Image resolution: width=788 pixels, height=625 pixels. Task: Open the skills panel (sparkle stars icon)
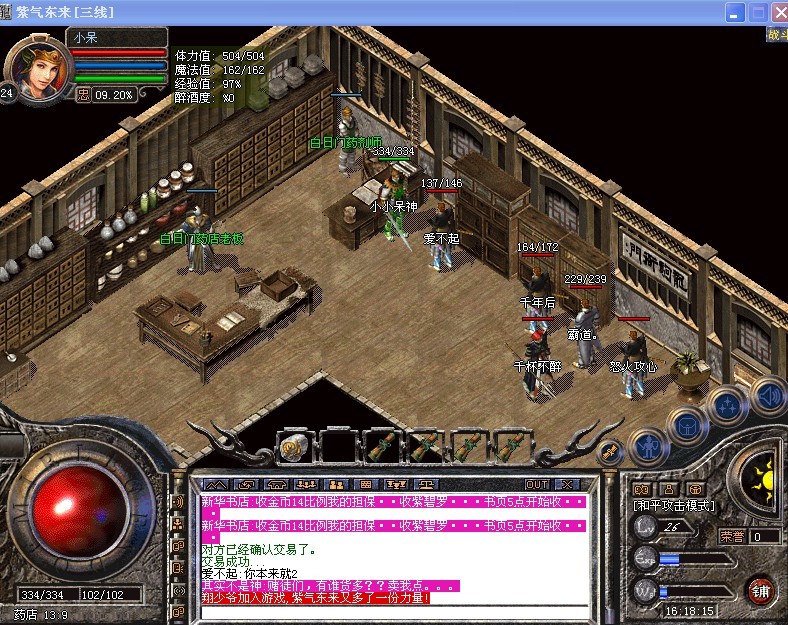click(x=727, y=406)
